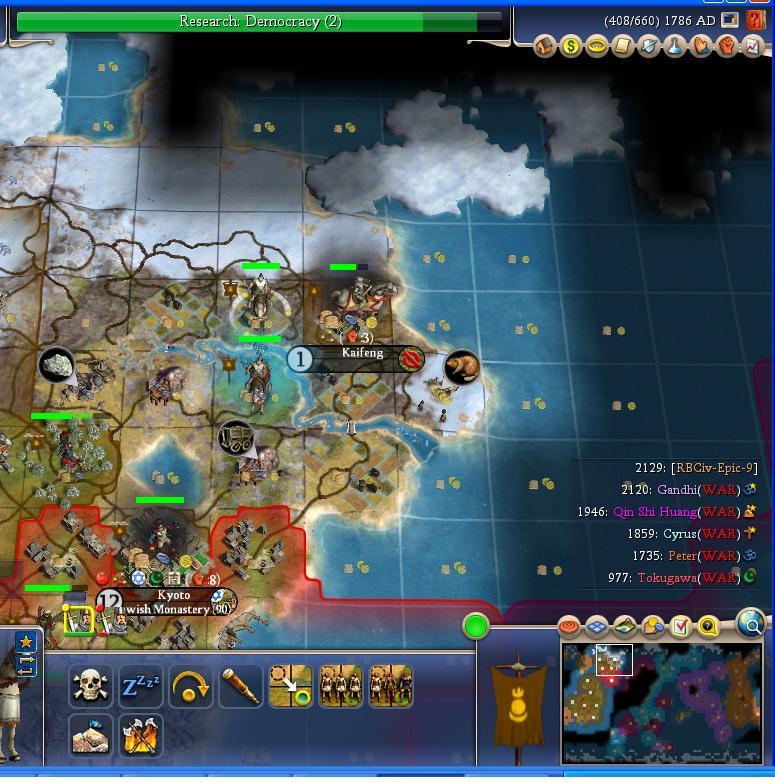Open the Technology Advisor flask icon
This screenshot has width=775, height=783.
point(674,46)
